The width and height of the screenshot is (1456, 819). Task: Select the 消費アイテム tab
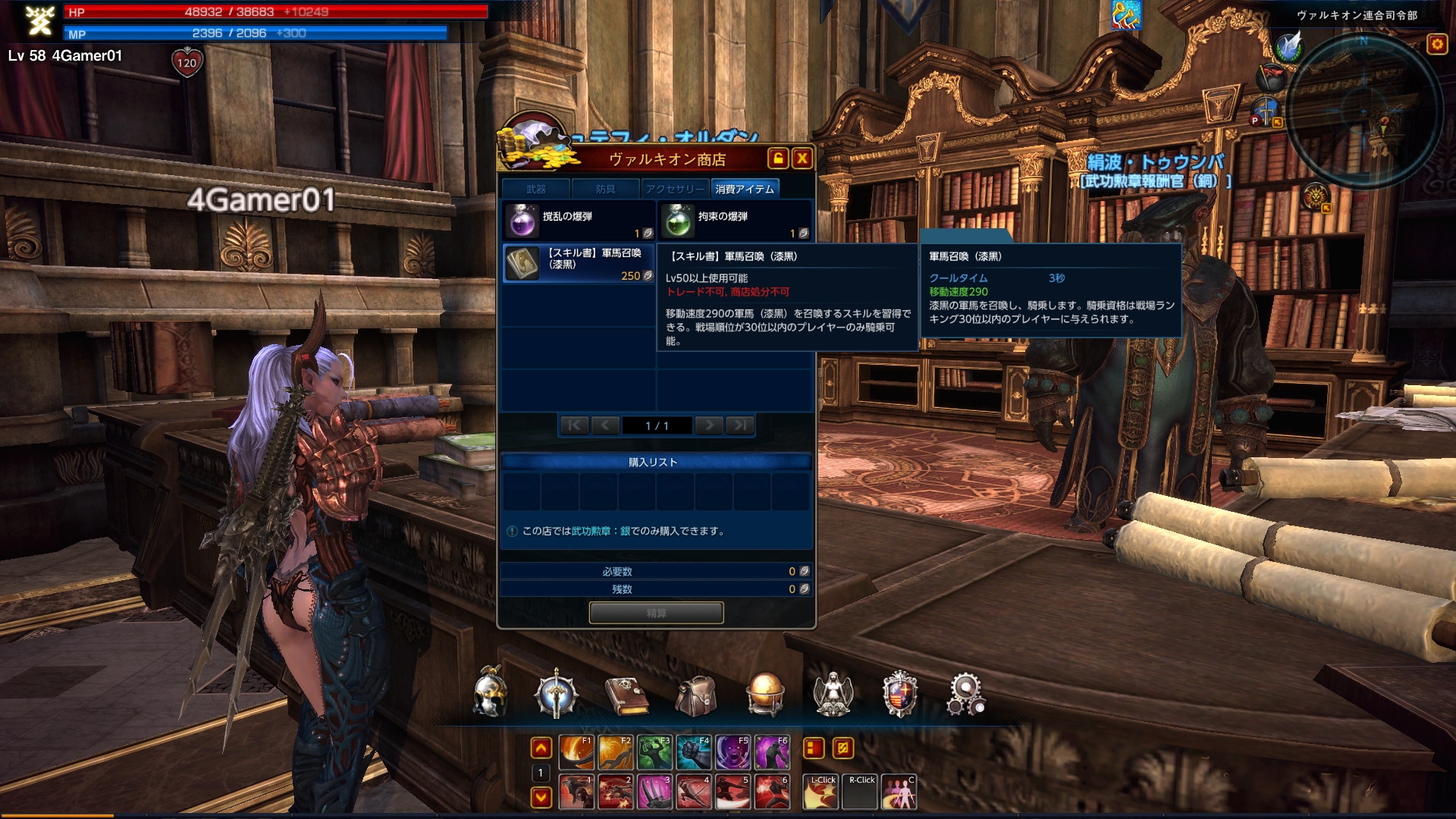[744, 189]
